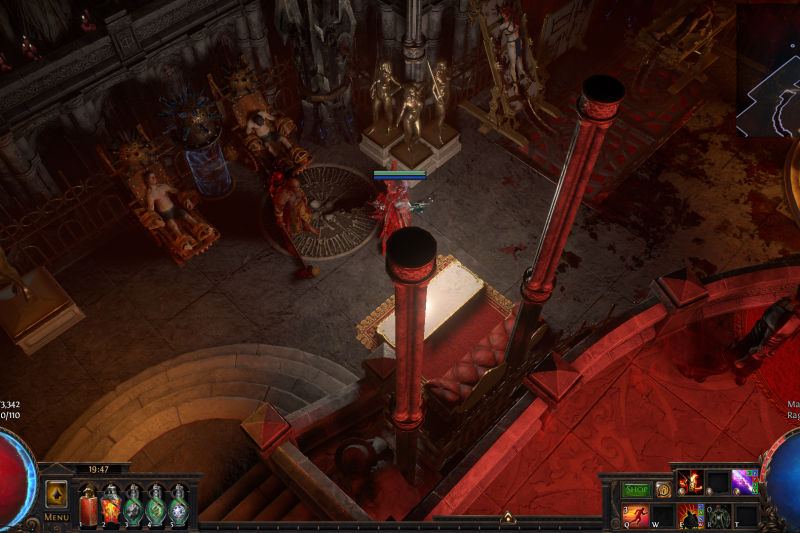
Task: Click the gold coin icon beside Shop
Action: [x=663, y=490]
